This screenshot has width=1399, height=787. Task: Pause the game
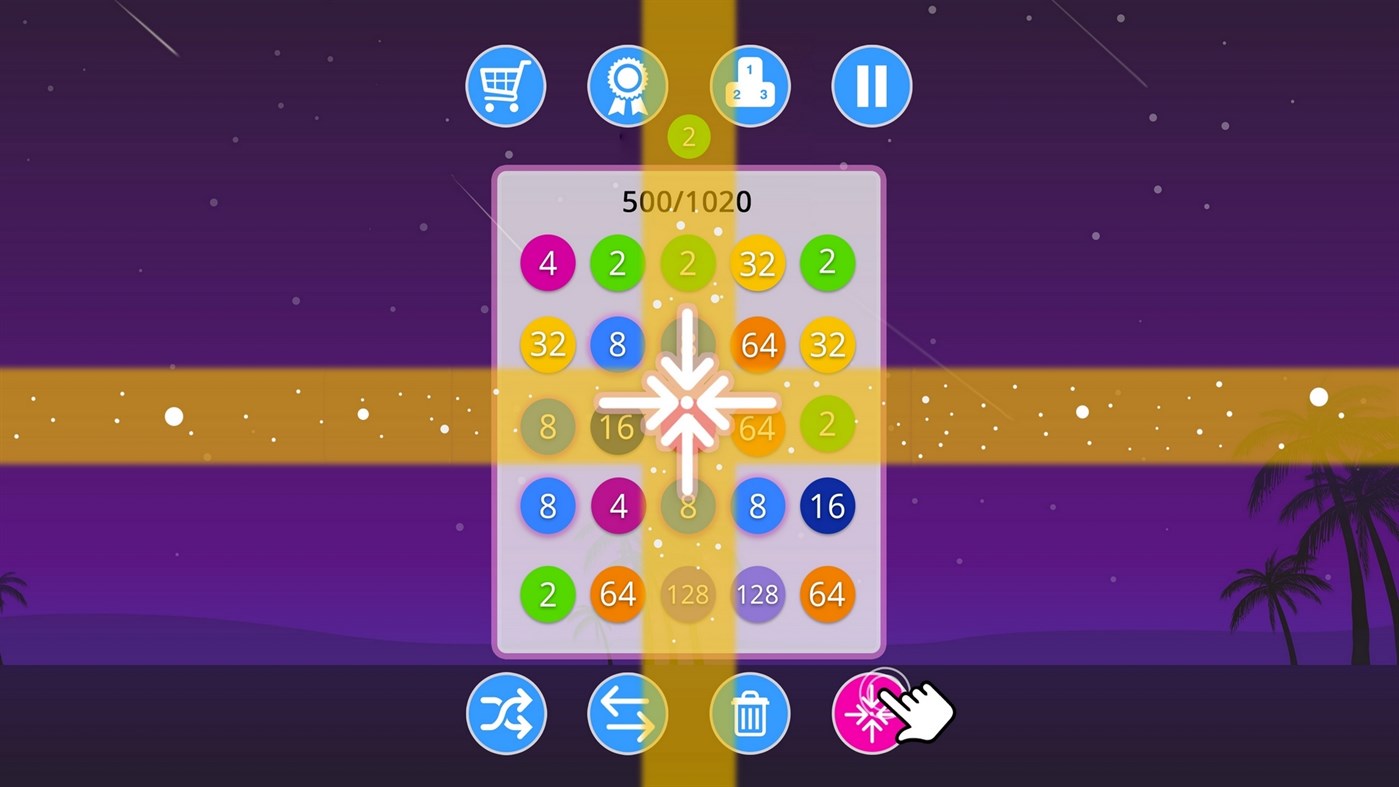871,86
